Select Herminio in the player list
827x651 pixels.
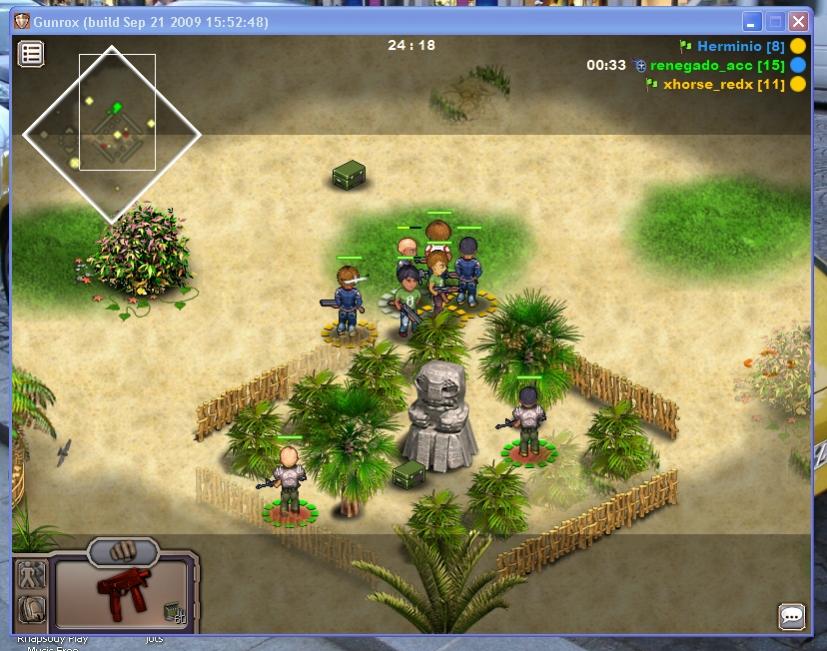click(x=740, y=47)
